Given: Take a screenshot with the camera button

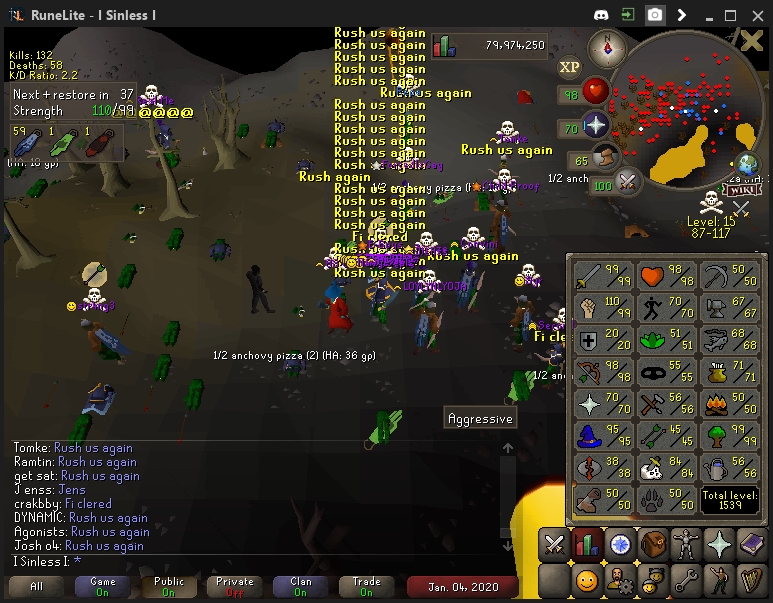Looking at the screenshot, I should [654, 15].
